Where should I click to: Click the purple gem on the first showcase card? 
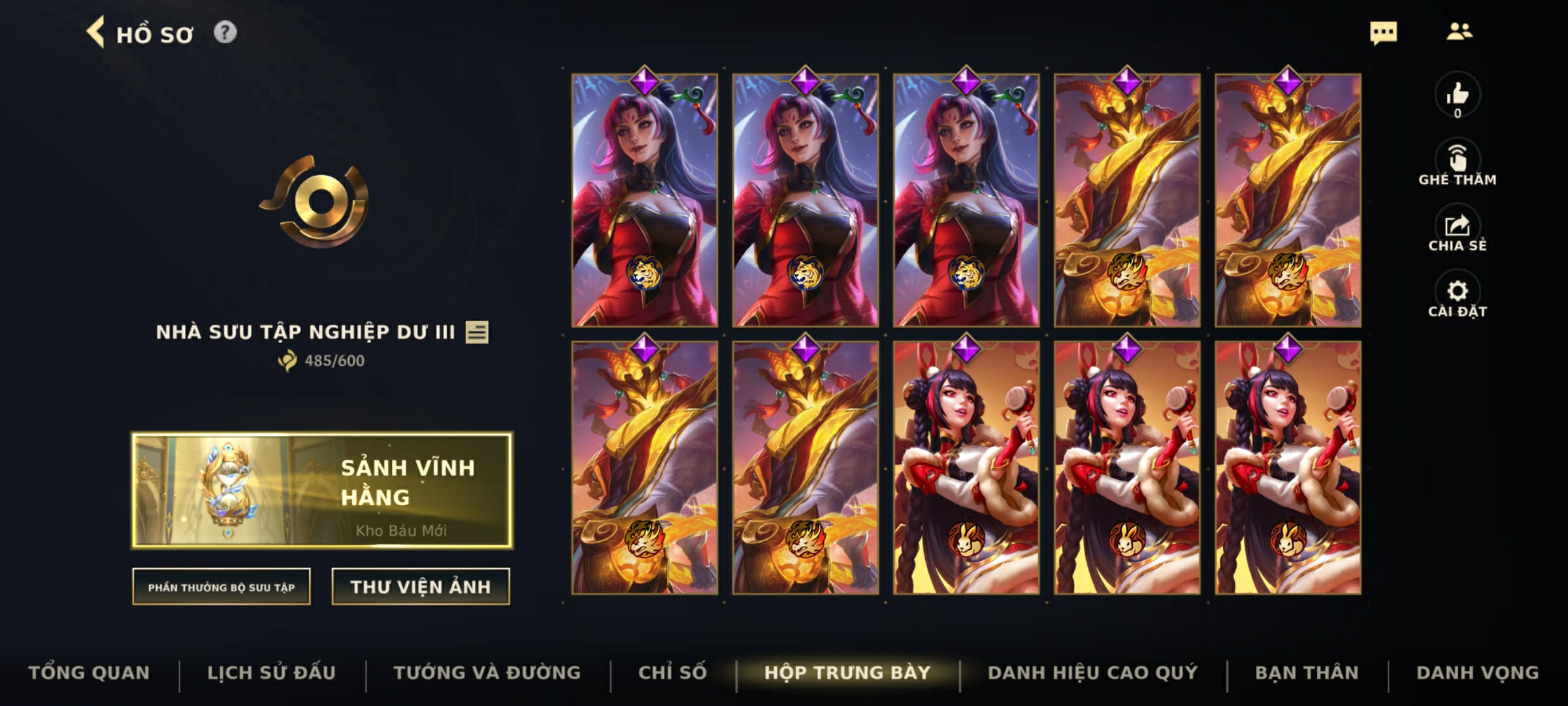[645, 80]
